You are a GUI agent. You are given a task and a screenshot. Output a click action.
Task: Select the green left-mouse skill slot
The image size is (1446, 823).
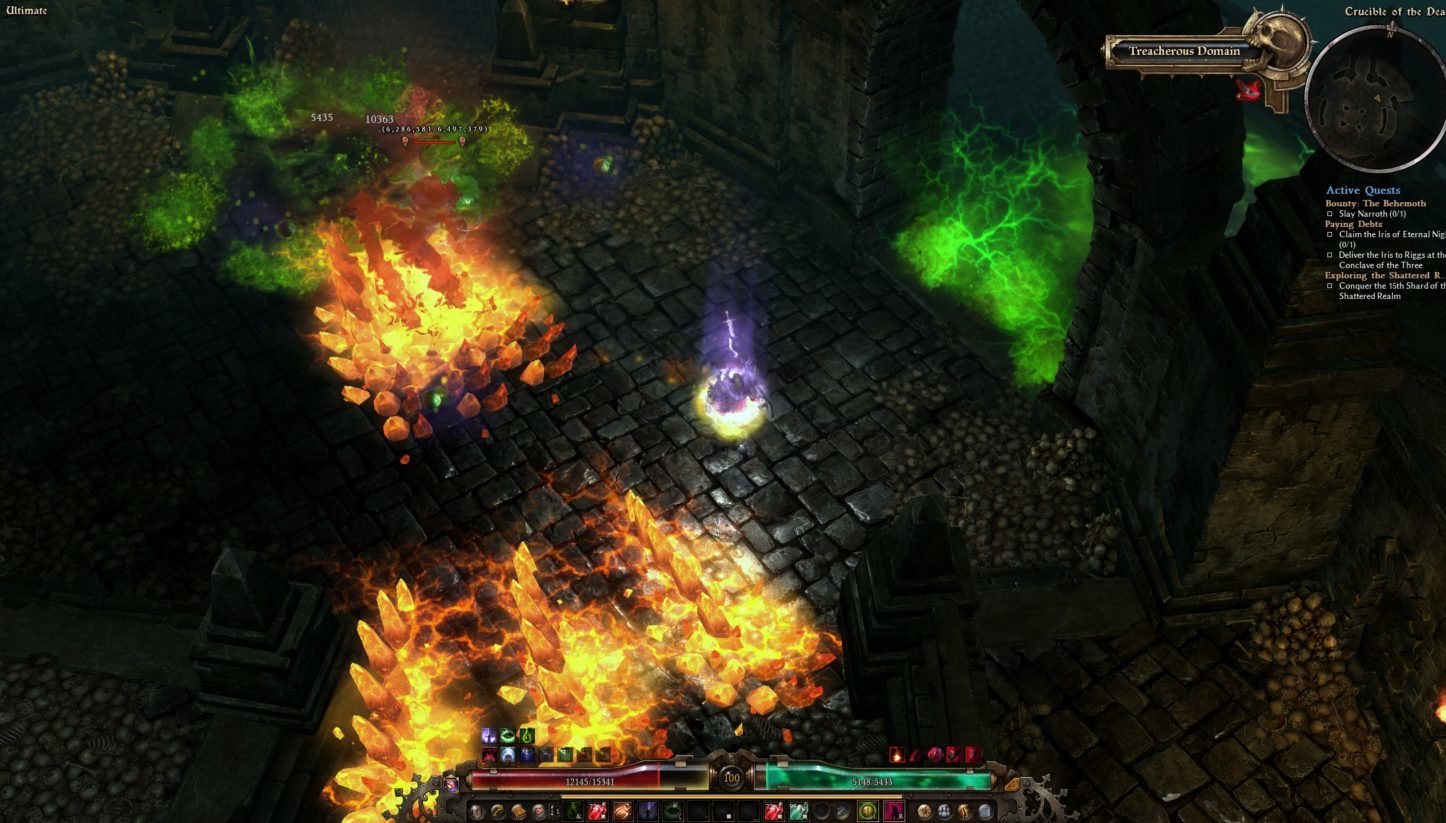(x=868, y=811)
